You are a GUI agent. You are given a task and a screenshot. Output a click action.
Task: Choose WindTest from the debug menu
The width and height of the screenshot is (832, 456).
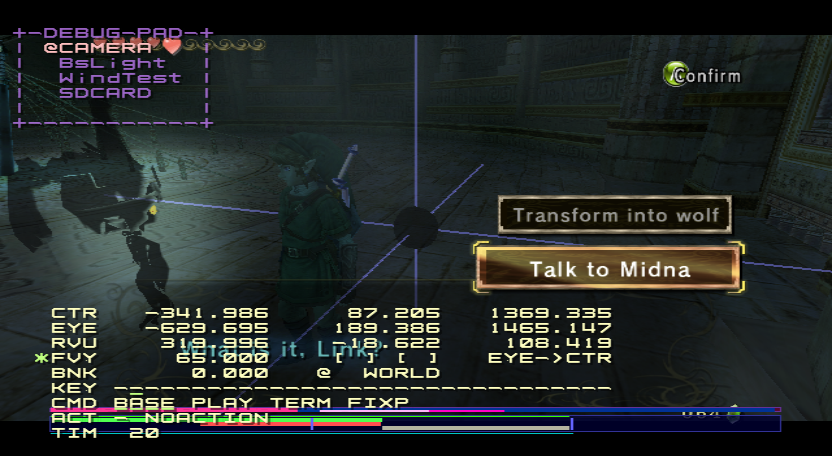pos(119,78)
